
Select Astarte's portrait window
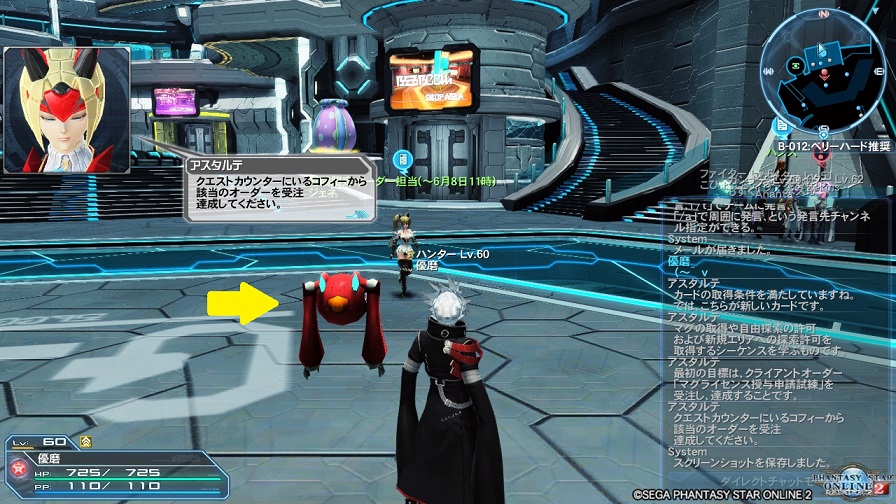click(66, 110)
